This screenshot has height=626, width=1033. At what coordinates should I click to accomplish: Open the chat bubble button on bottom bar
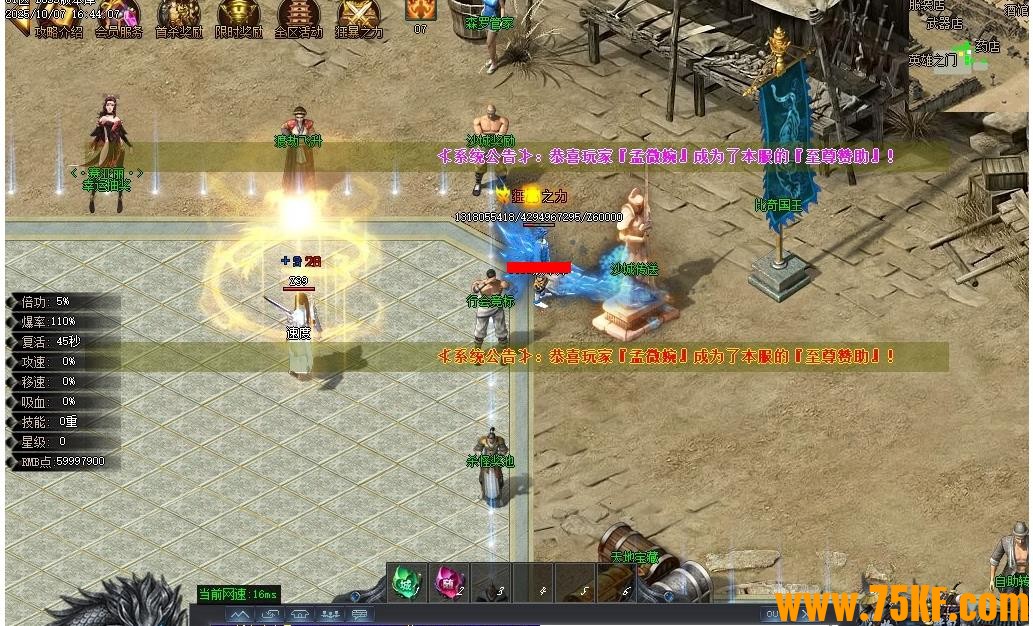tap(360, 615)
